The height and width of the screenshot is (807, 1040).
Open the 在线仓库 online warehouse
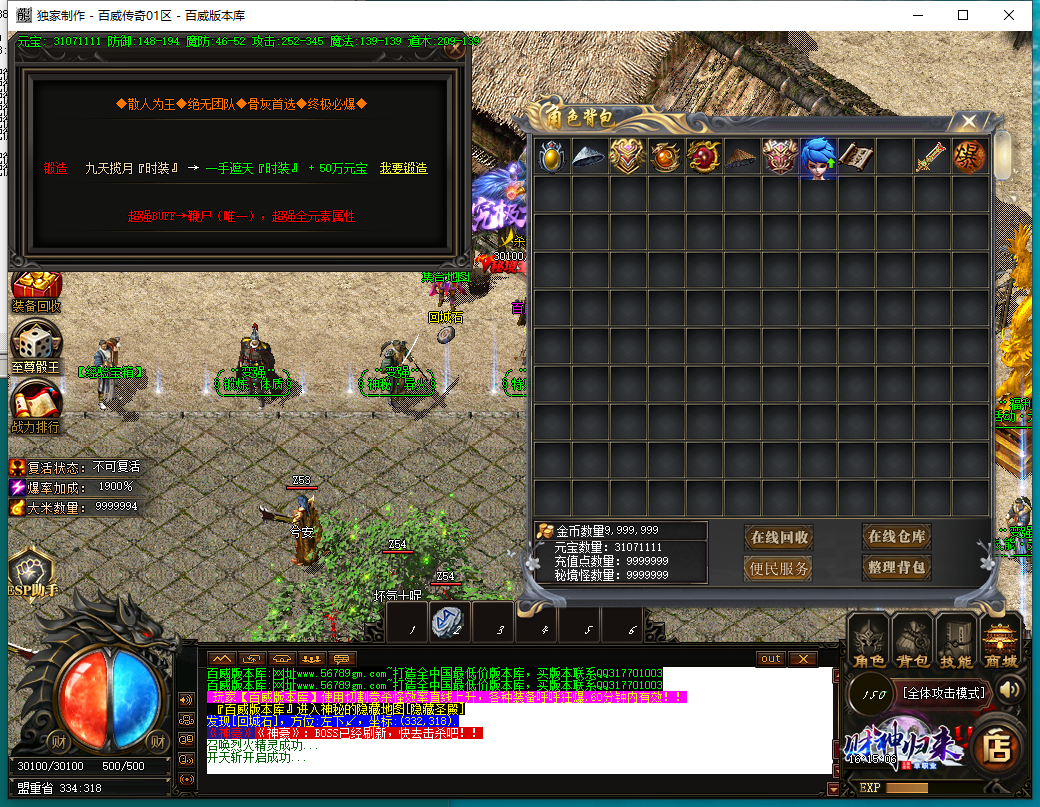tap(897, 537)
